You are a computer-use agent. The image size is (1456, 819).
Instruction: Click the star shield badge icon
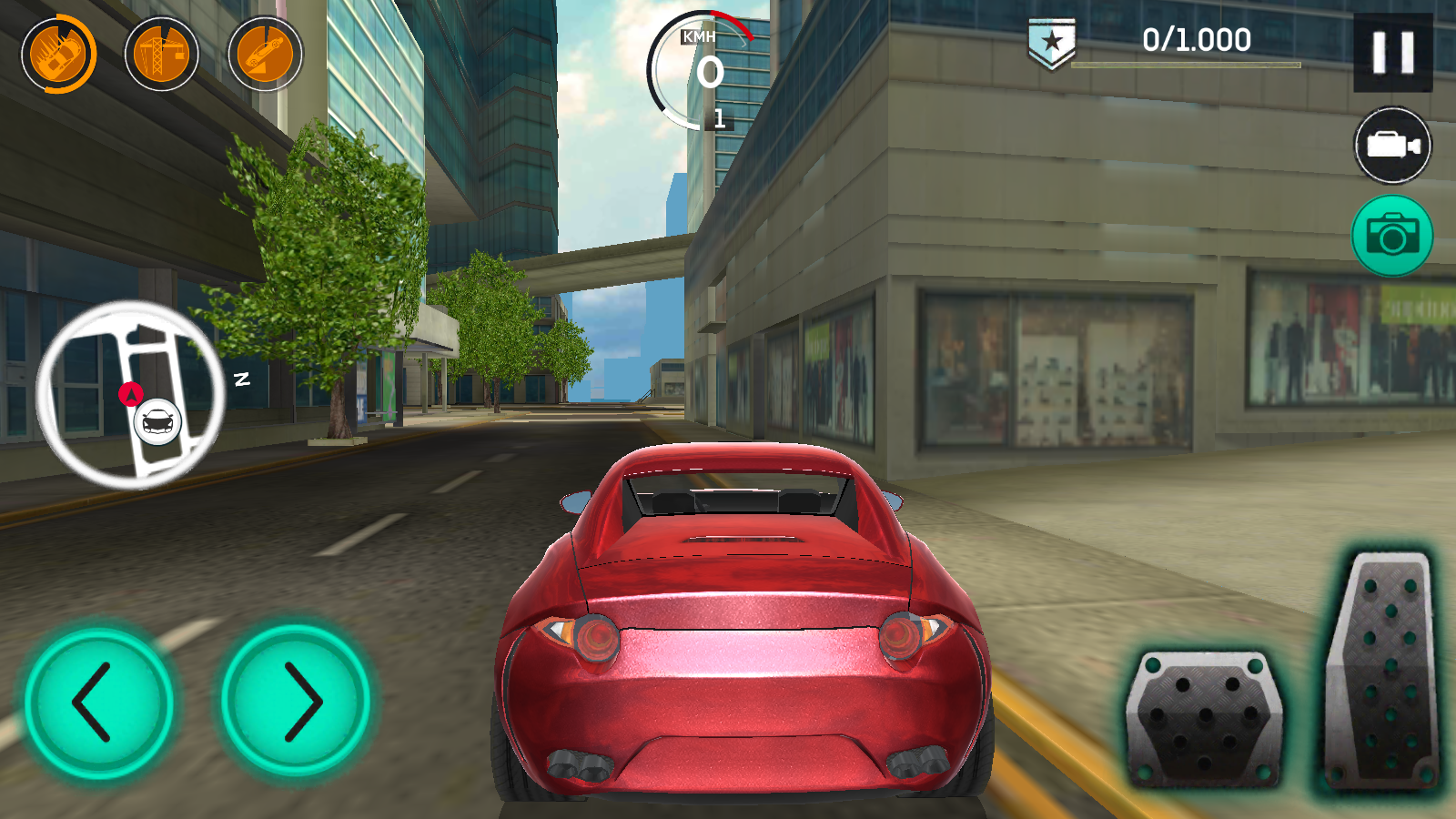(x=1052, y=43)
